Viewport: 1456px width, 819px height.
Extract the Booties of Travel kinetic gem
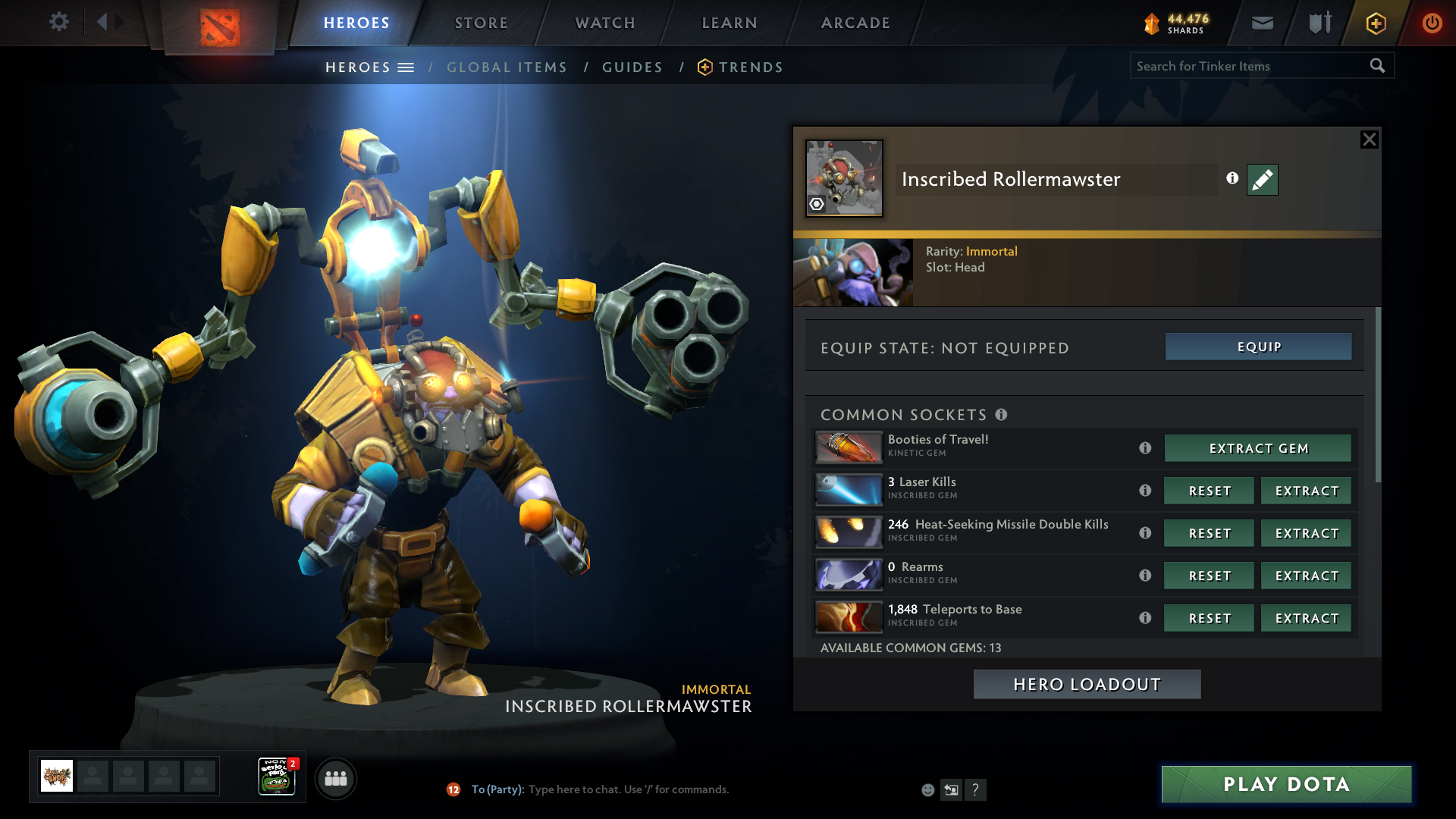[1257, 448]
